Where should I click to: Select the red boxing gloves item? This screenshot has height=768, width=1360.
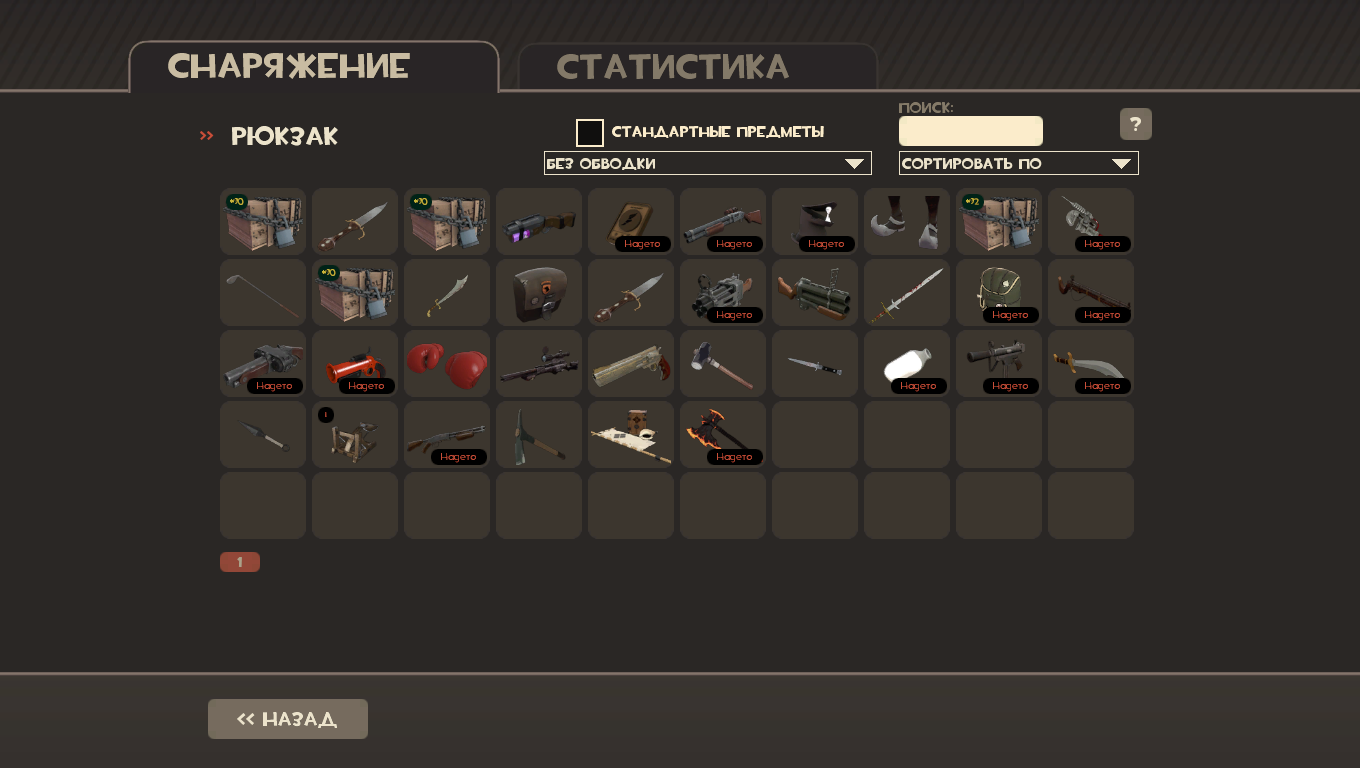pyautogui.click(x=447, y=364)
